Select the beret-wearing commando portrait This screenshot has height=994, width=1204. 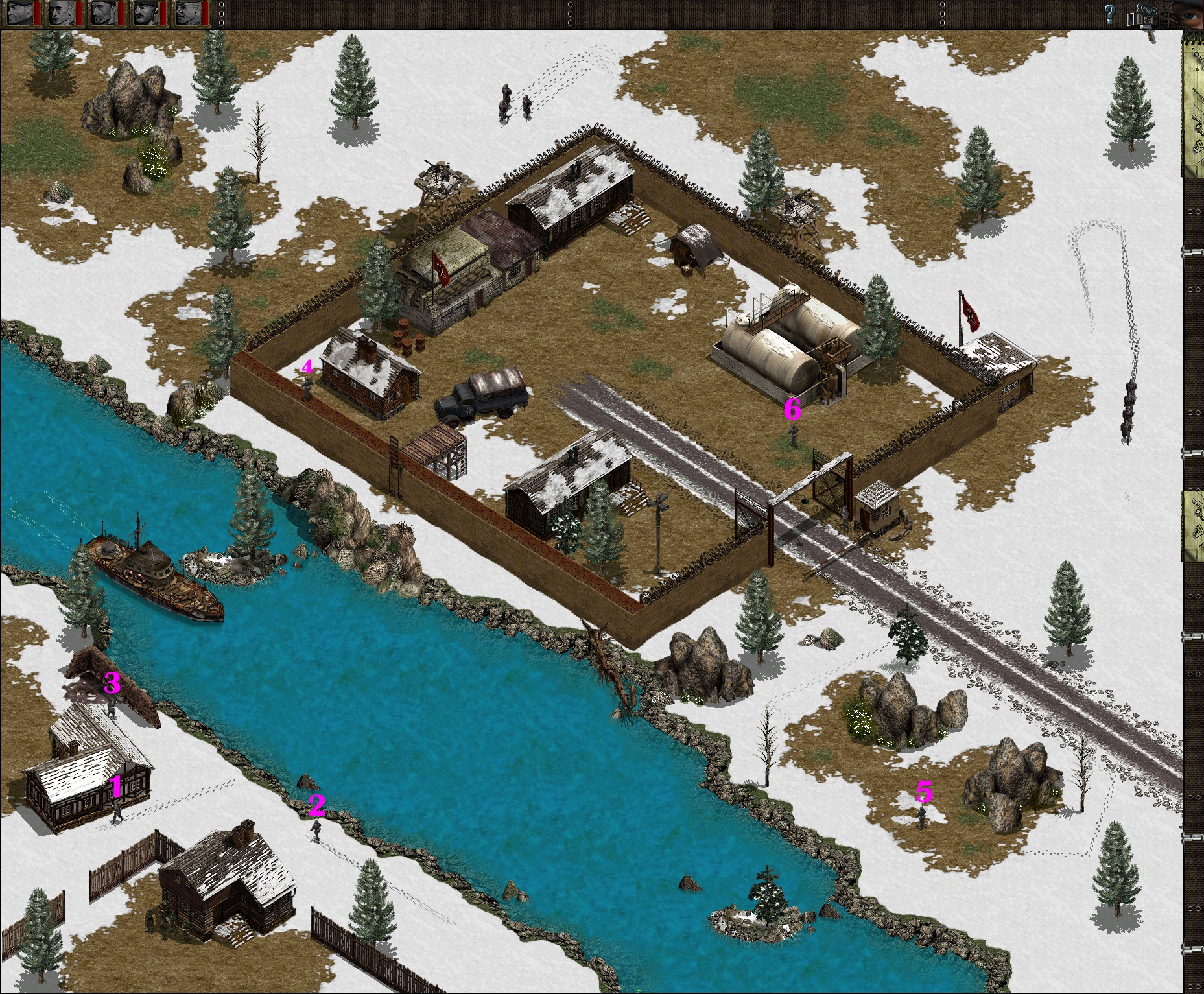tap(19, 13)
